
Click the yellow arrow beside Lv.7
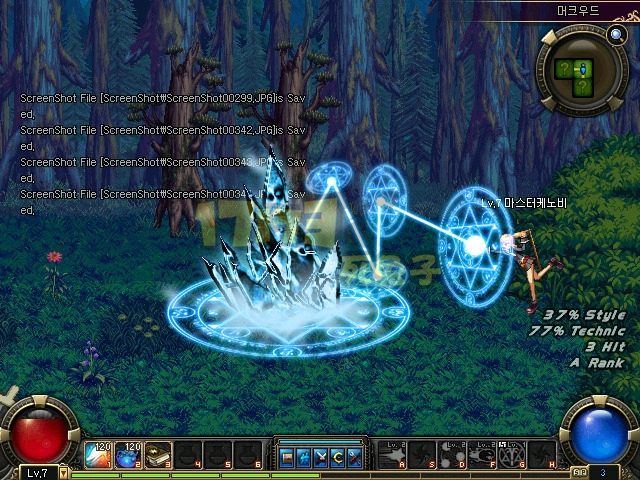tap(63, 472)
